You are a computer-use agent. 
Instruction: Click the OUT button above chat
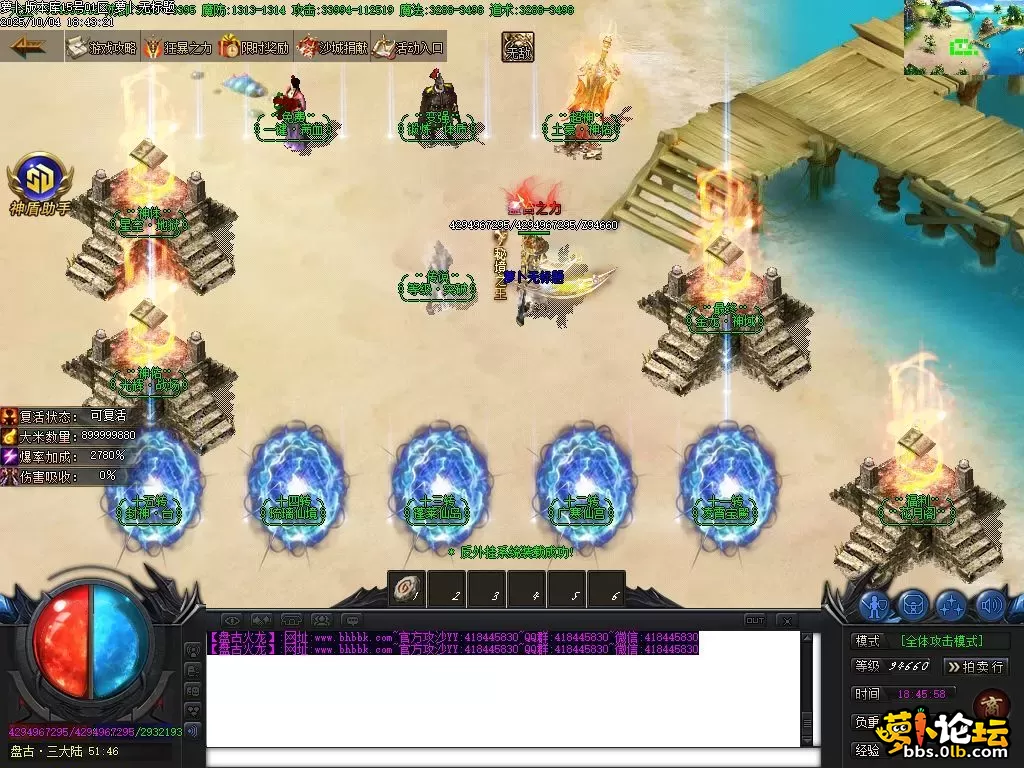[x=755, y=621]
